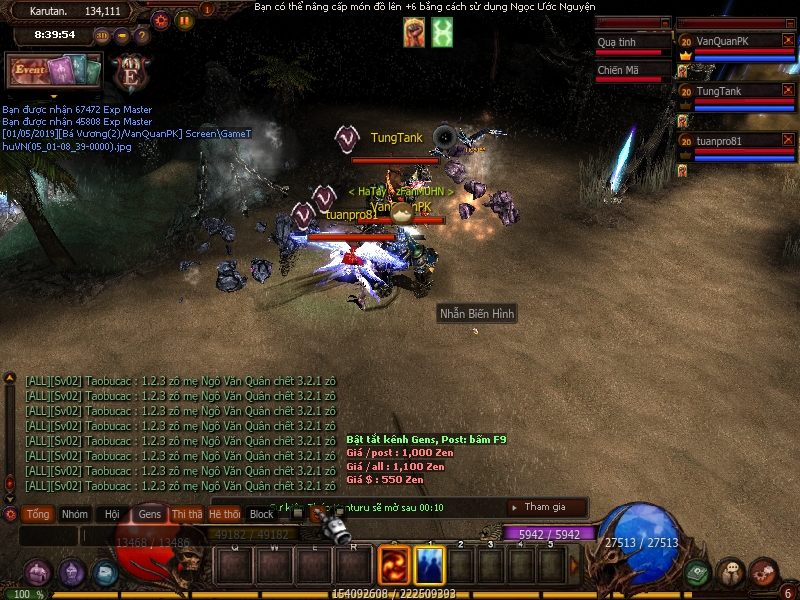800x600 pixels.
Task: Open the Event cards panel
Action: click(x=54, y=70)
